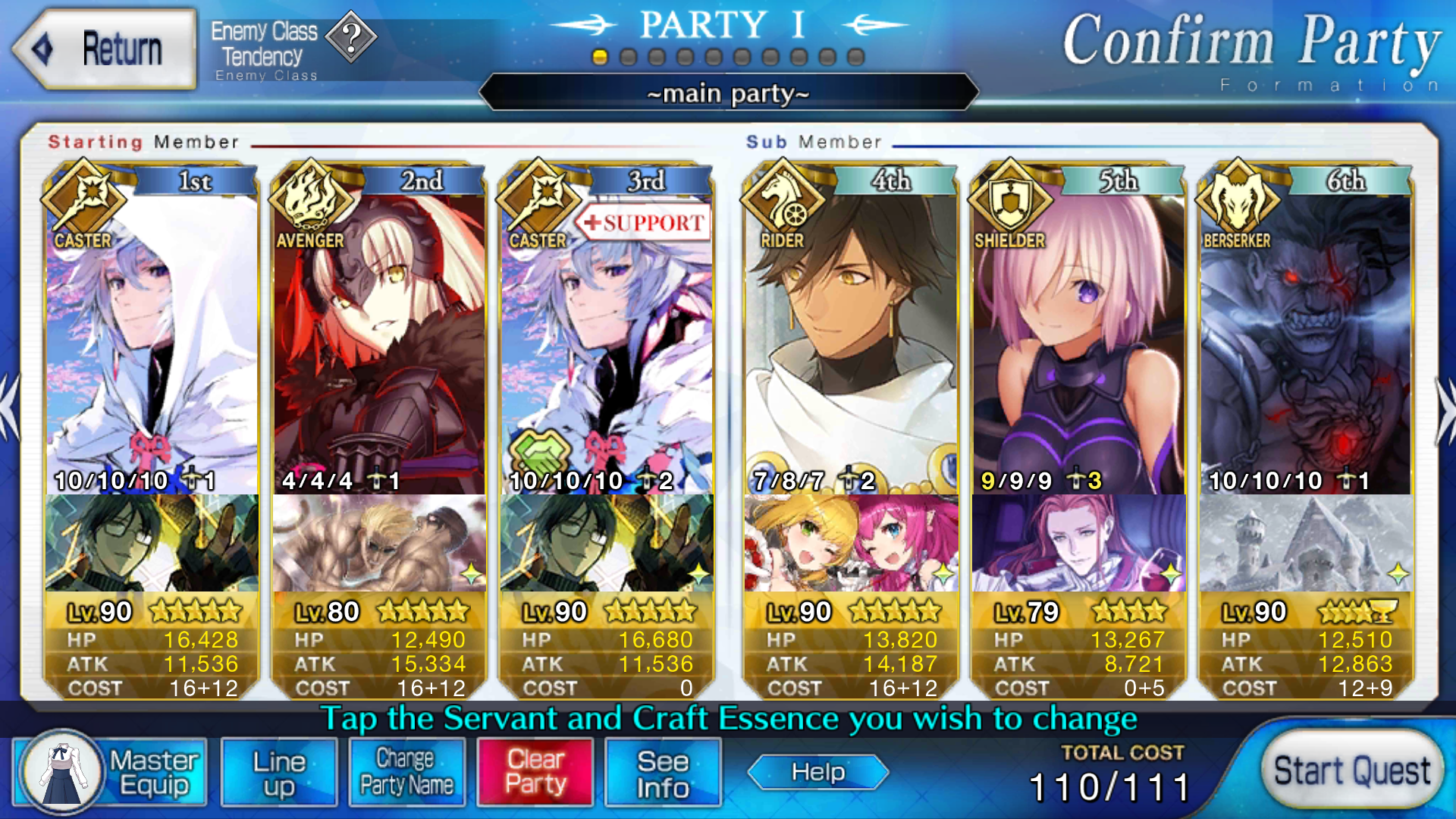Go back with the Return button
Image resolution: width=1456 pixels, height=819 pixels.
point(105,49)
